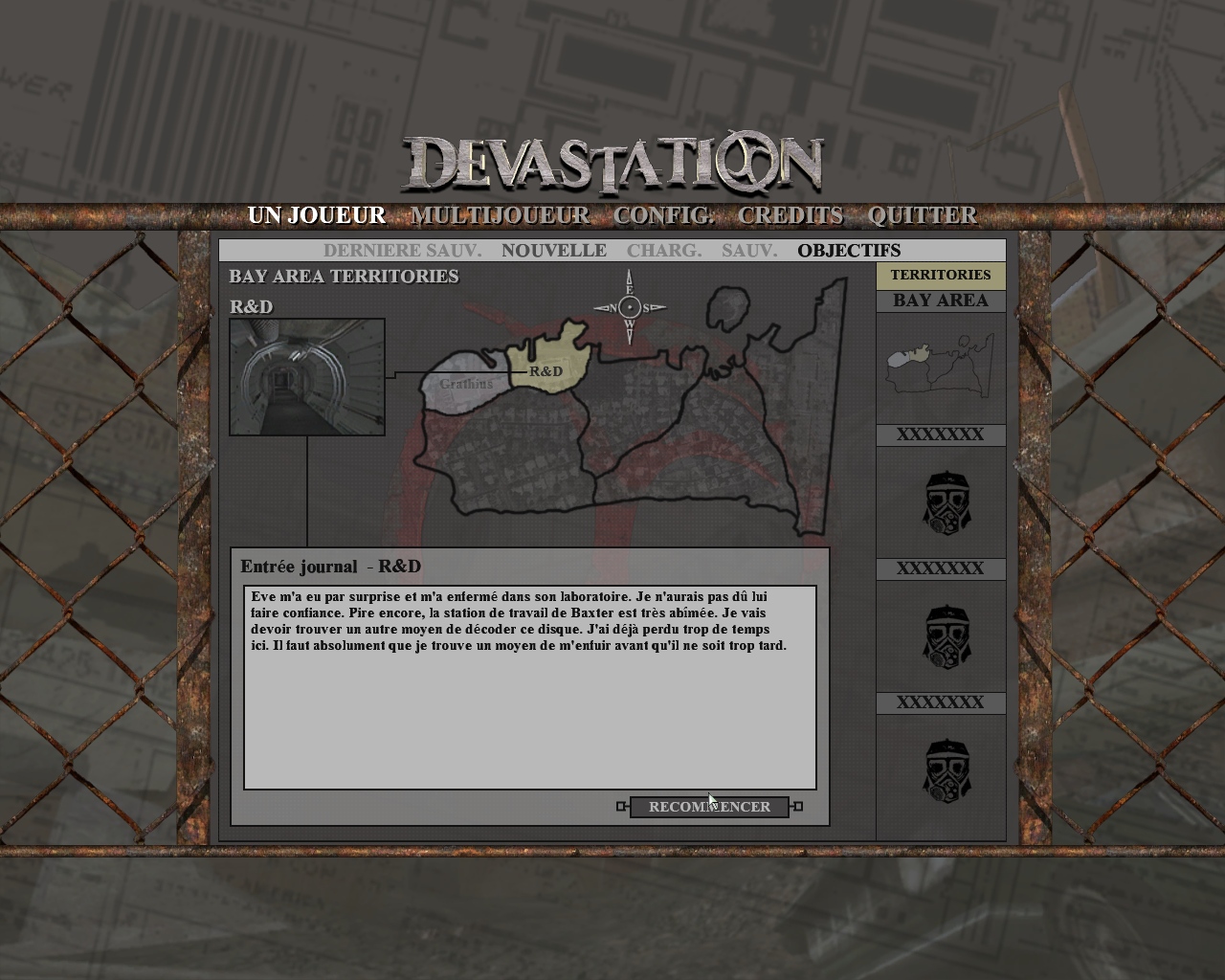Viewport: 1225px width, 980px height.
Task: Go to CONFIG. settings
Action: pyautogui.click(x=663, y=215)
